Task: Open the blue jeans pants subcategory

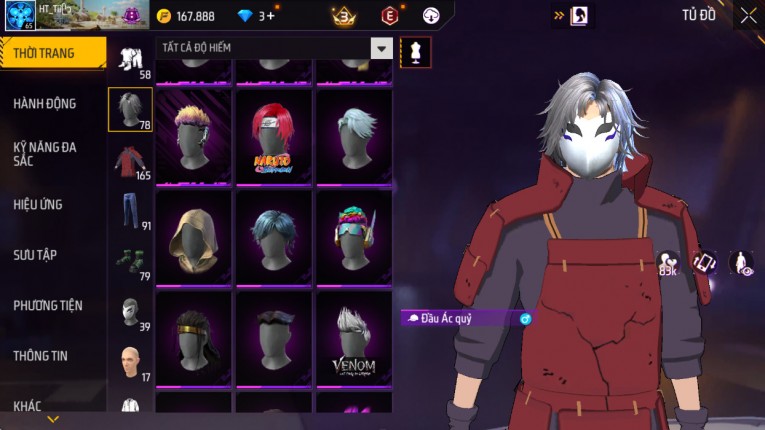Action: coord(130,210)
